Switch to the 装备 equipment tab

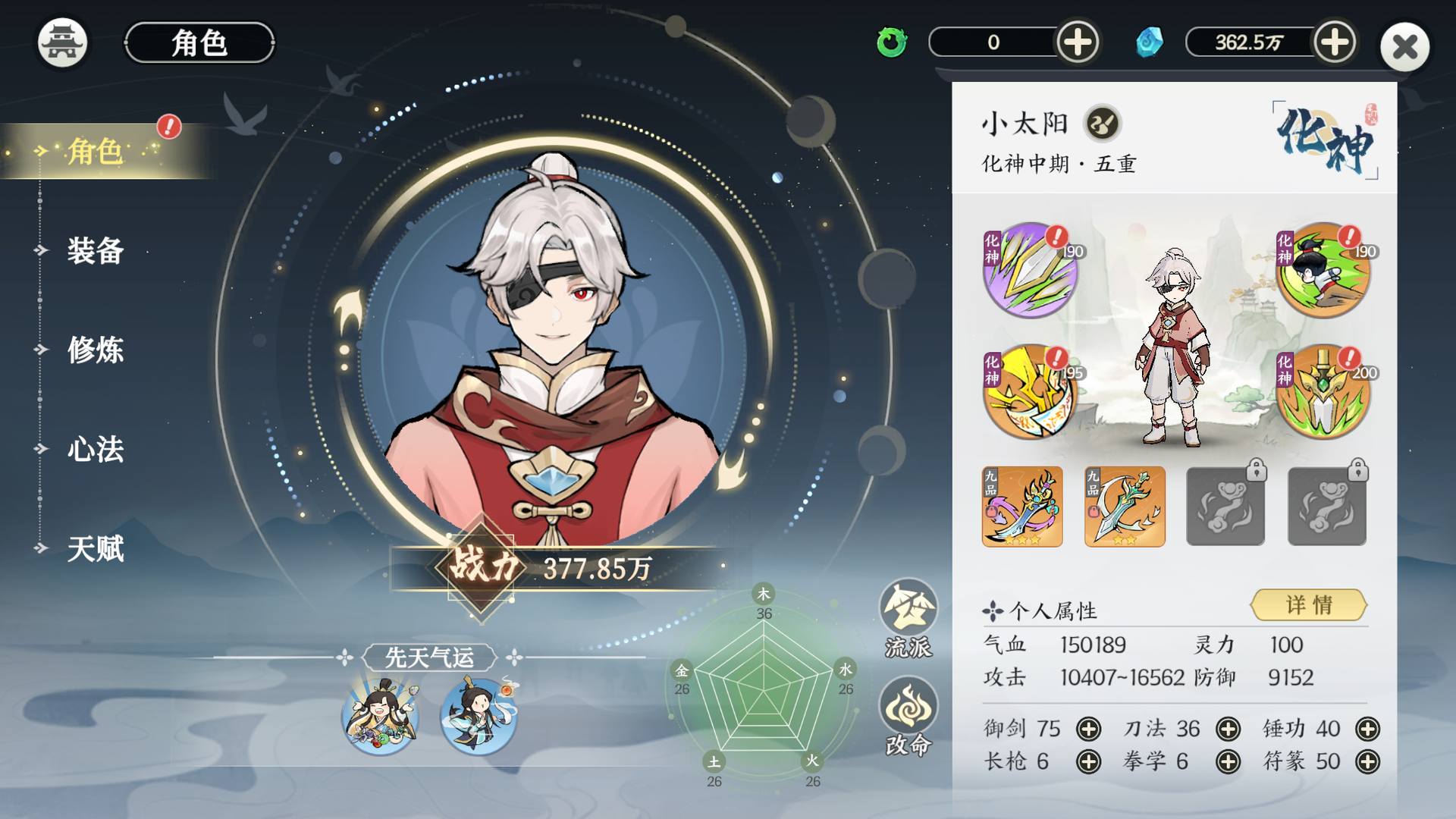coord(95,250)
